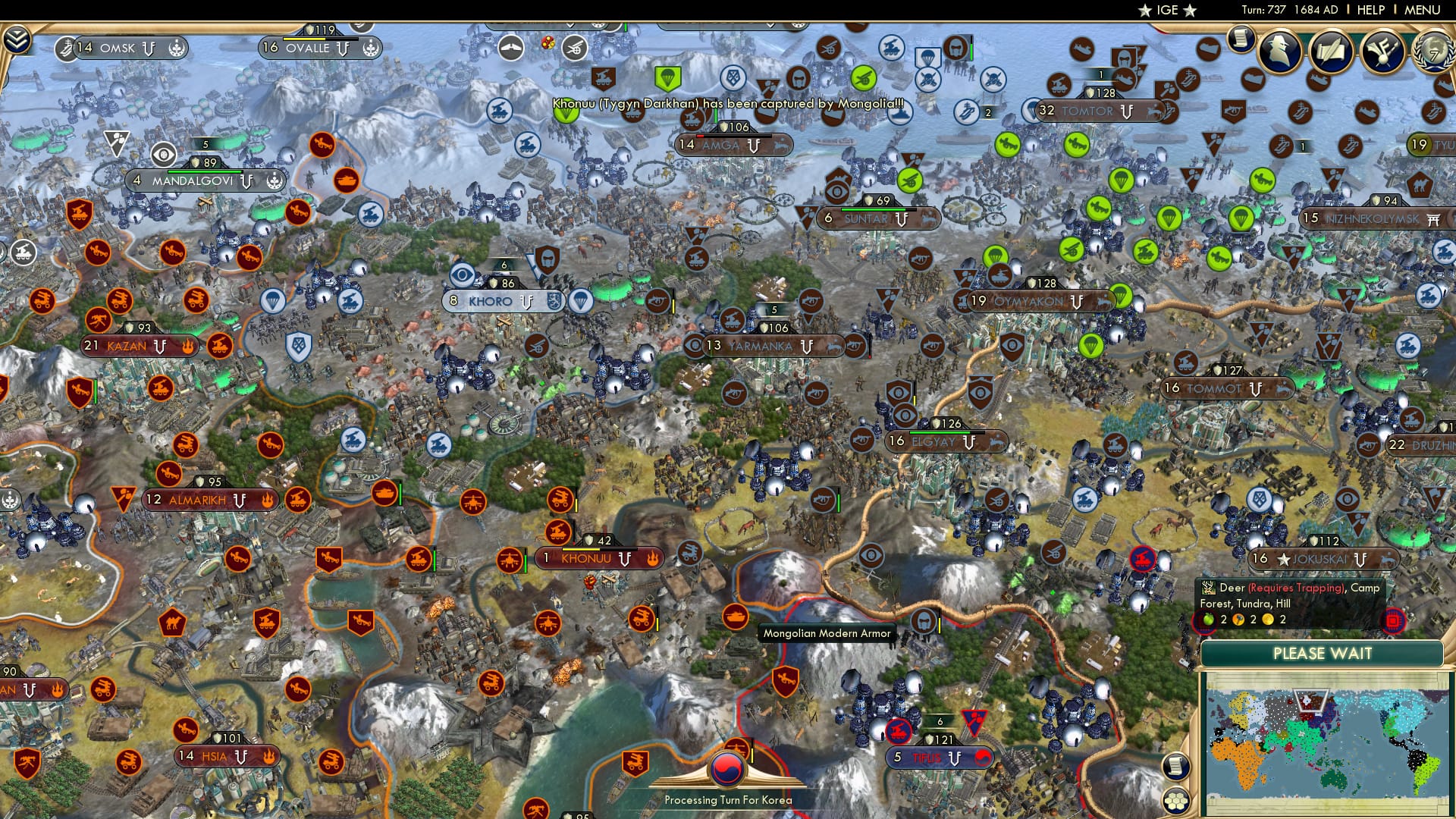
Task: Toggle the hexagon strategic view icon near minimap
Action: coord(1175,802)
